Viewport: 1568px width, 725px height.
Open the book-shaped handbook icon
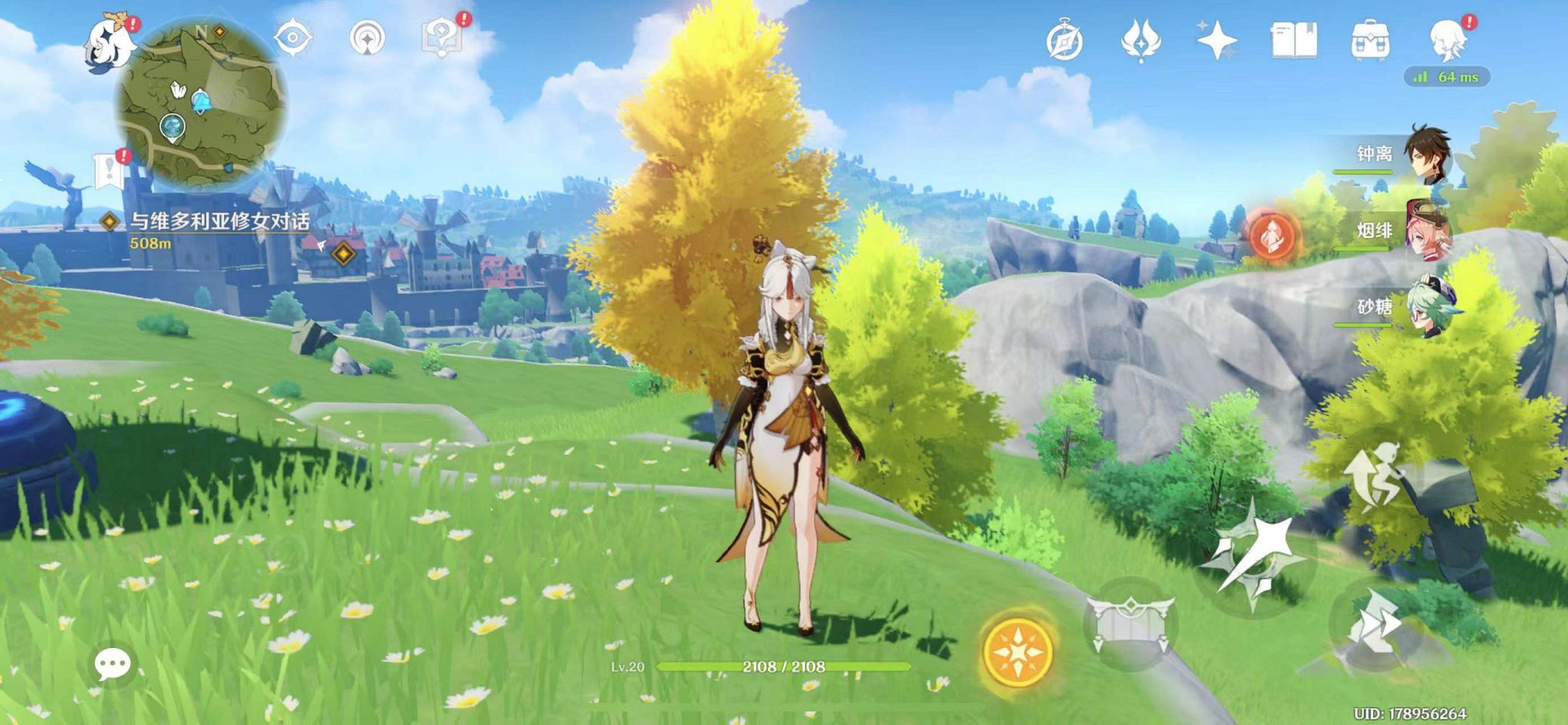(1293, 41)
